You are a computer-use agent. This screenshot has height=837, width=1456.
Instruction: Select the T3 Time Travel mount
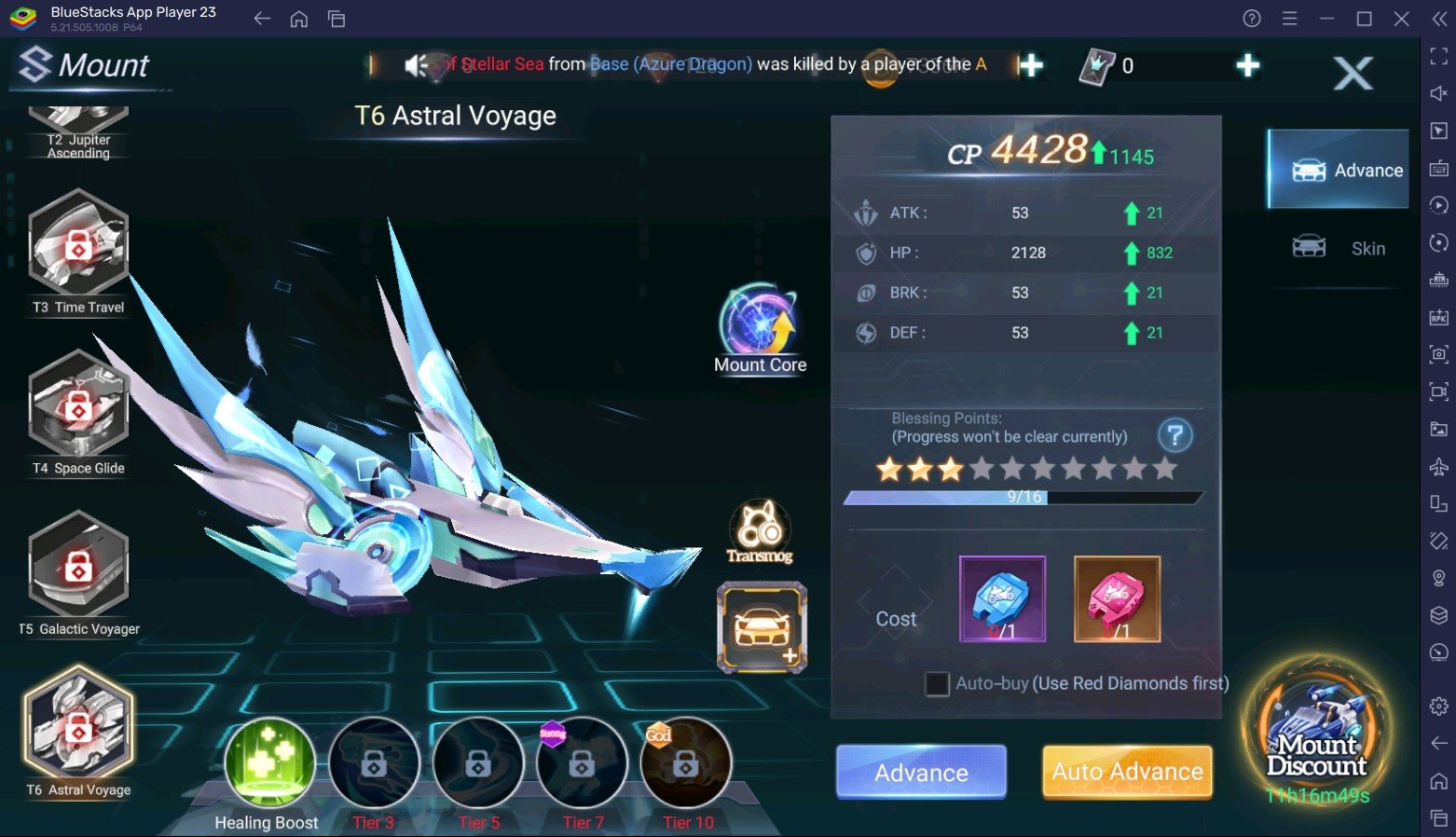coord(78,245)
